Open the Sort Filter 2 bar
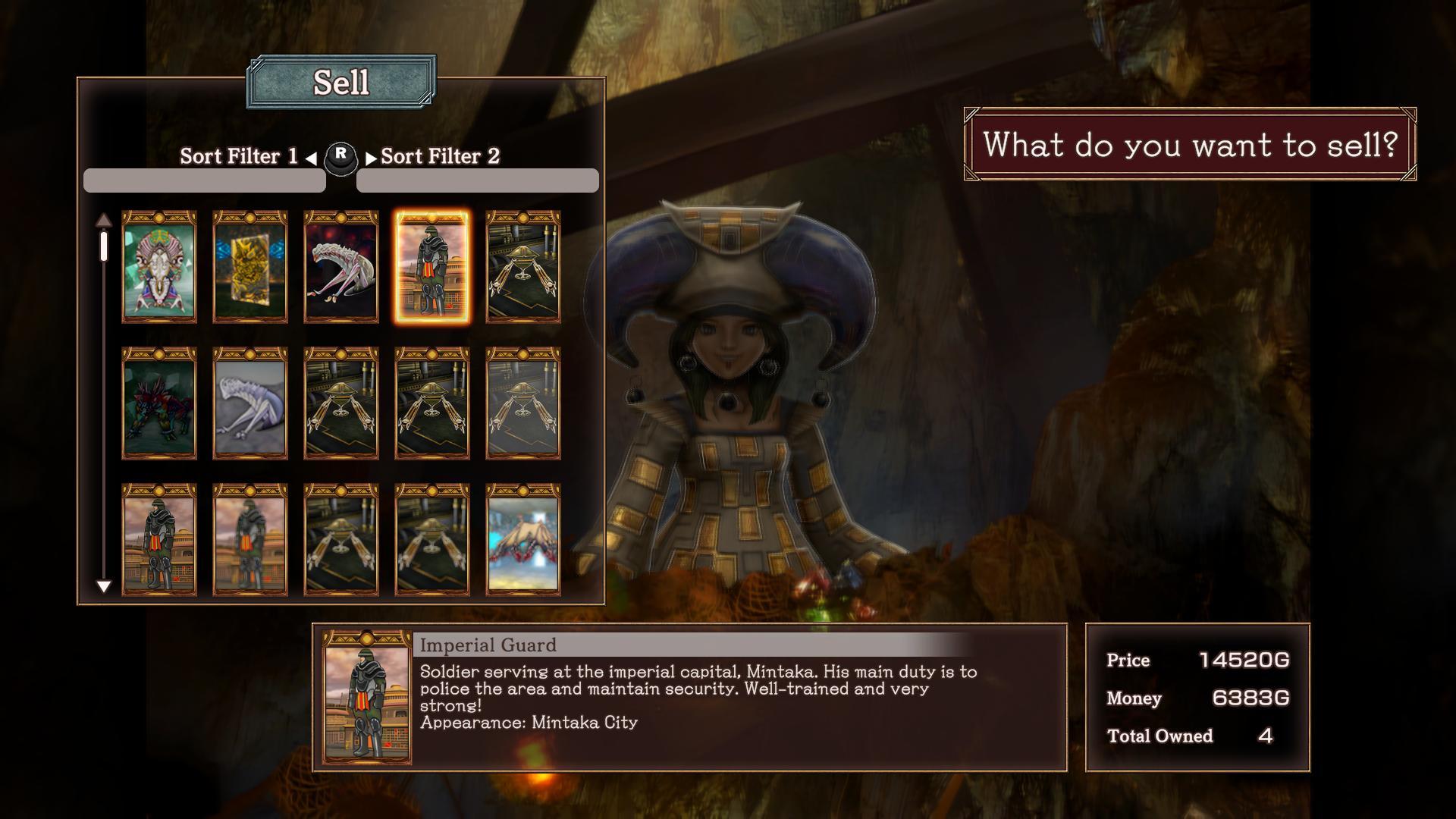Image resolution: width=1456 pixels, height=819 pixels. pos(478,180)
